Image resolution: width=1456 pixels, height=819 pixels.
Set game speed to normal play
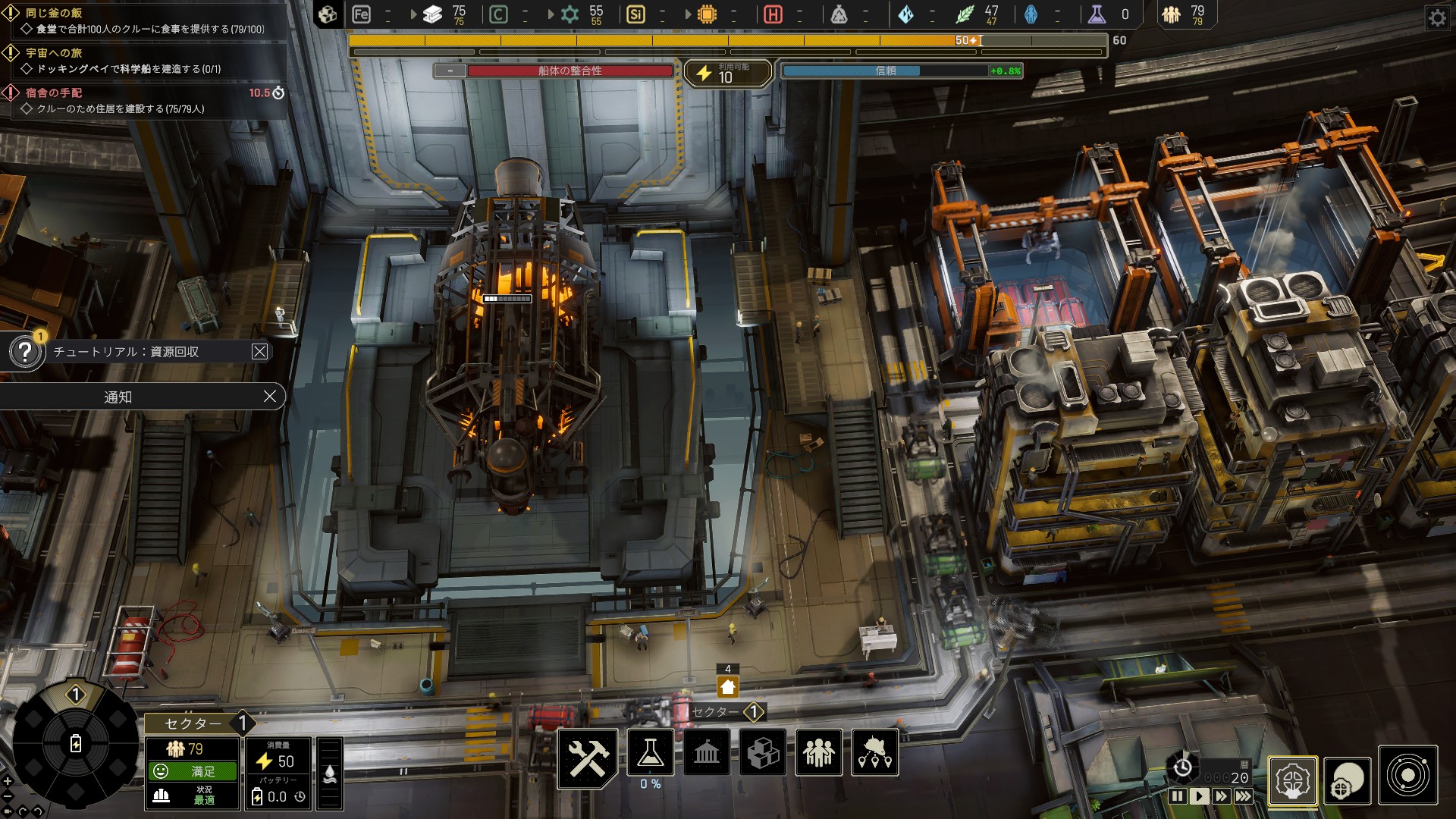coord(1199,796)
